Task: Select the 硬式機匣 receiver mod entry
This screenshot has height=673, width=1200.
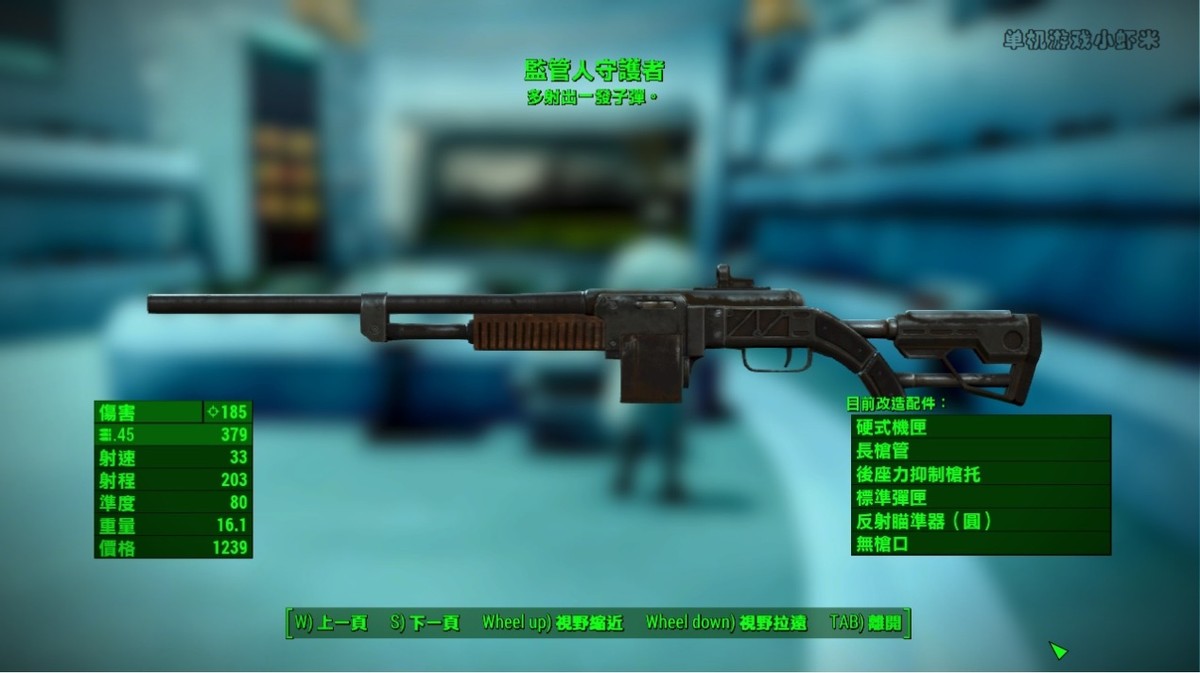Action: (980, 427)
